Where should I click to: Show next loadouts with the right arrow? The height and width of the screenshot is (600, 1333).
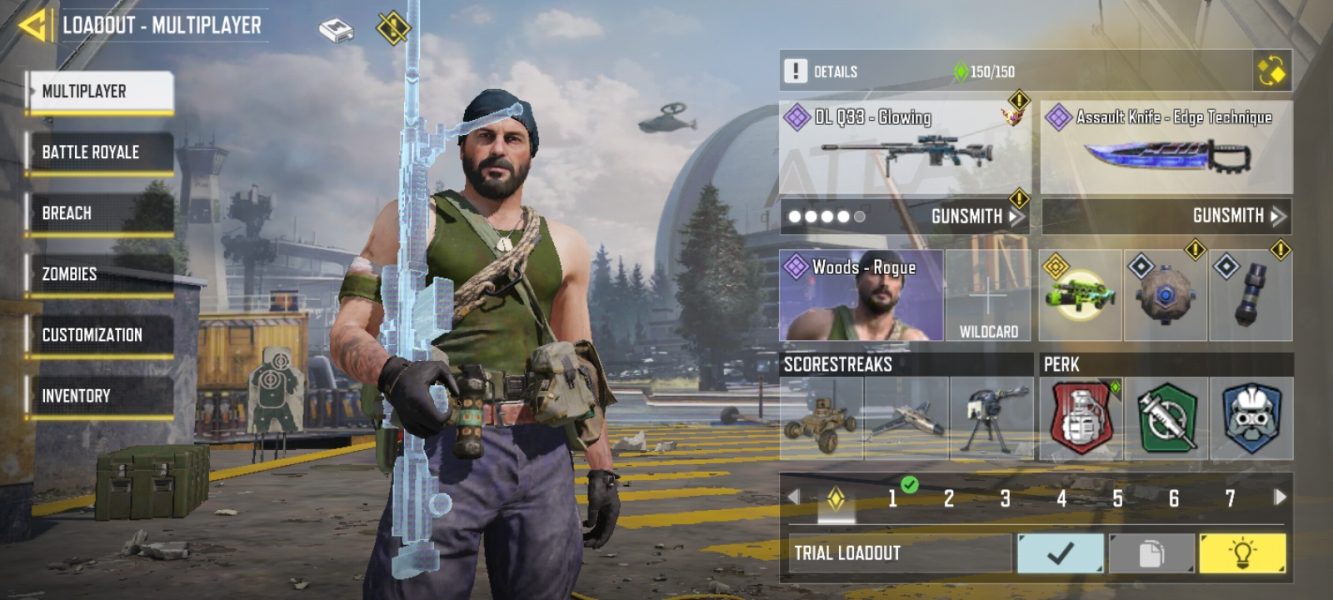tap(1279, 497)
